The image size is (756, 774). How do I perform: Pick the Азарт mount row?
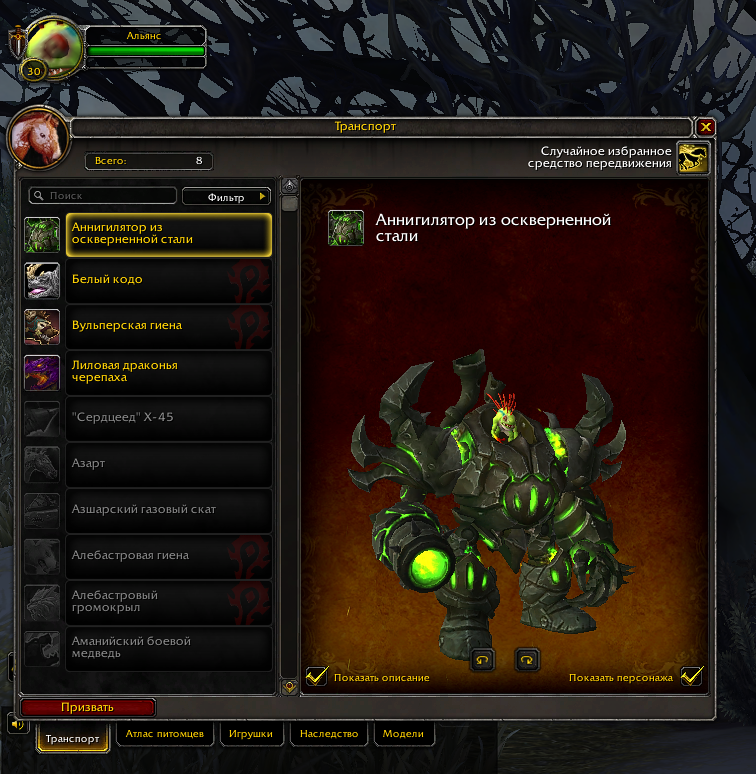pyautogui.click(x=170, y=464)
